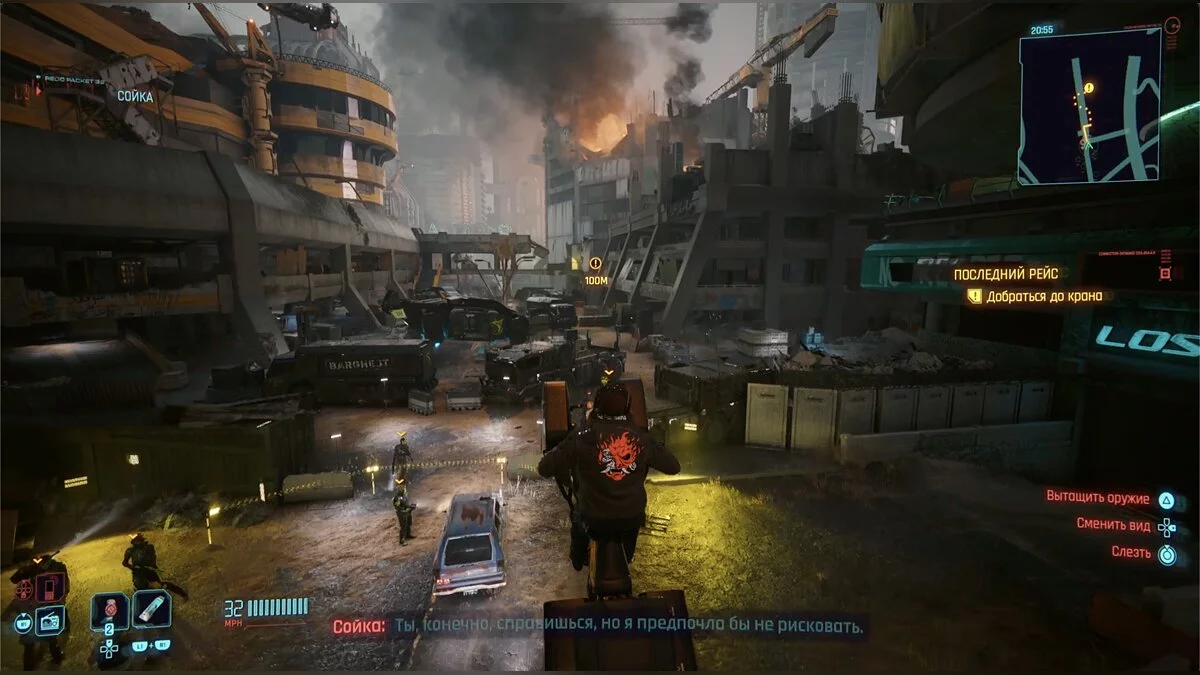Screen dimensions: 1200x675
Task: Open the minimap in the corner
Action: point(1089,106)
